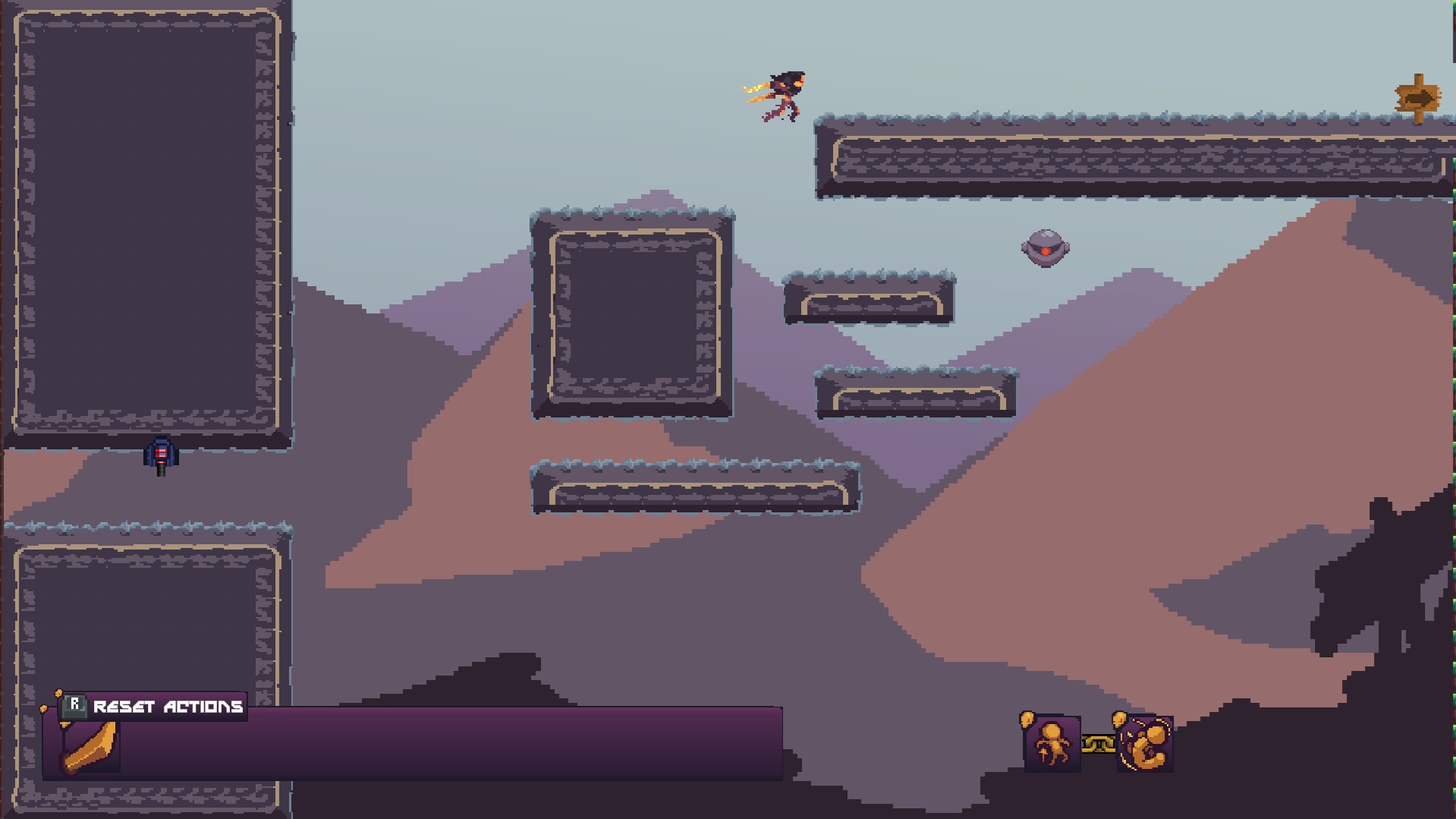The width and height of the screenshot is (1456, 819).
Task: Activate the standing figure ability icon
Action: [x=1052, y=744]
